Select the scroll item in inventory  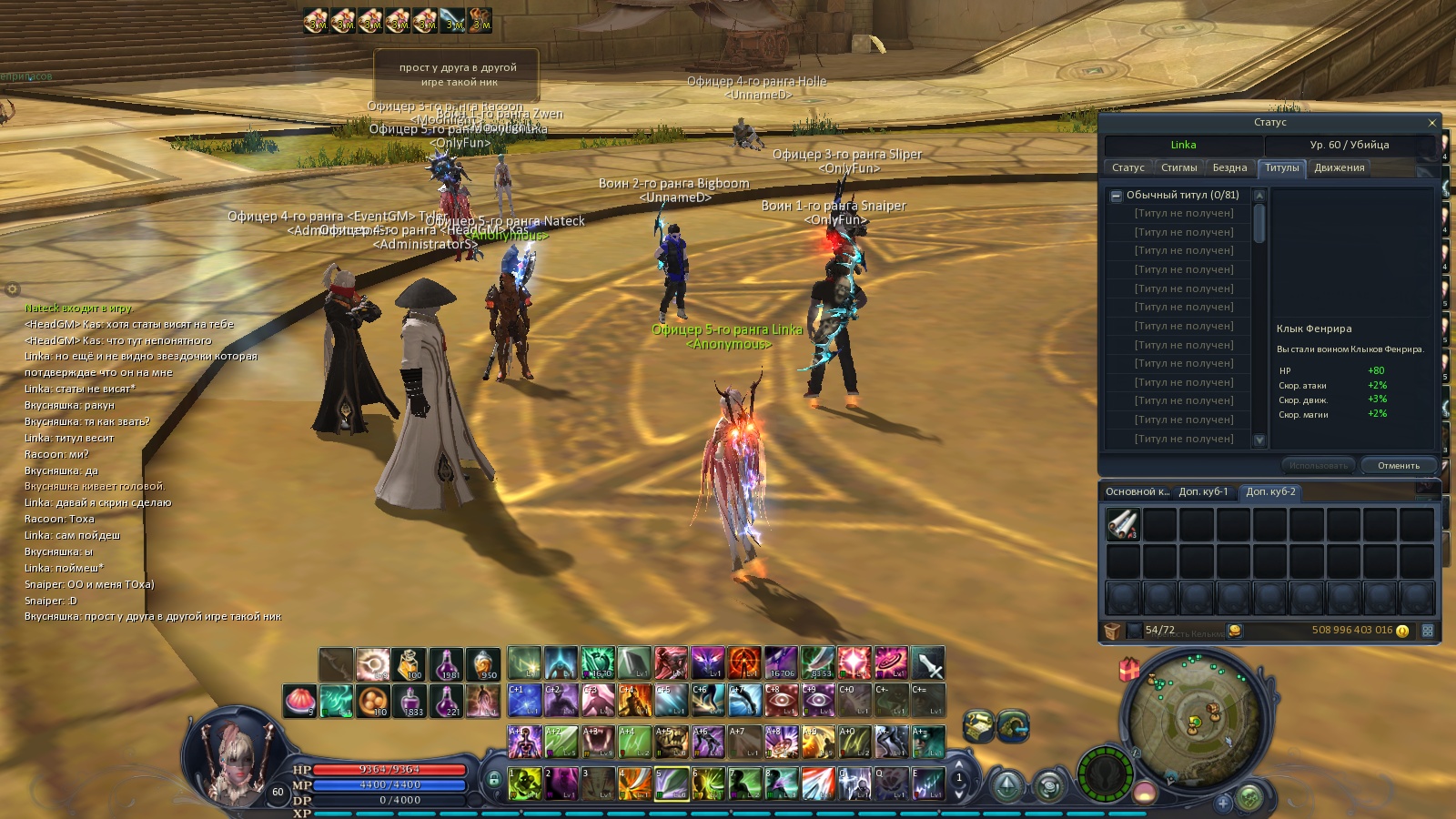[x=1123, y=525]
